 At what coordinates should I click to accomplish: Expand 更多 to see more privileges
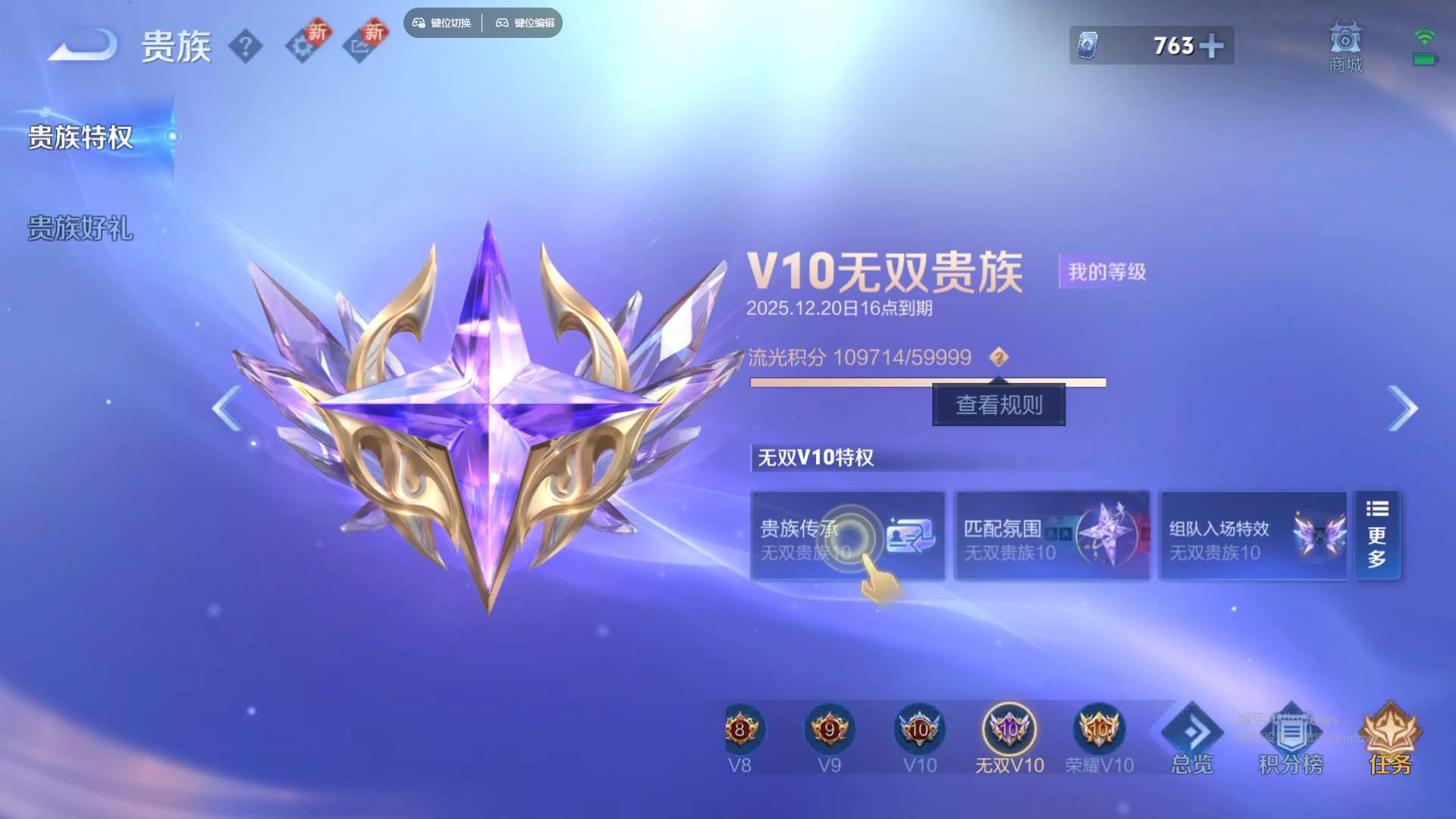pos(1378,535)
